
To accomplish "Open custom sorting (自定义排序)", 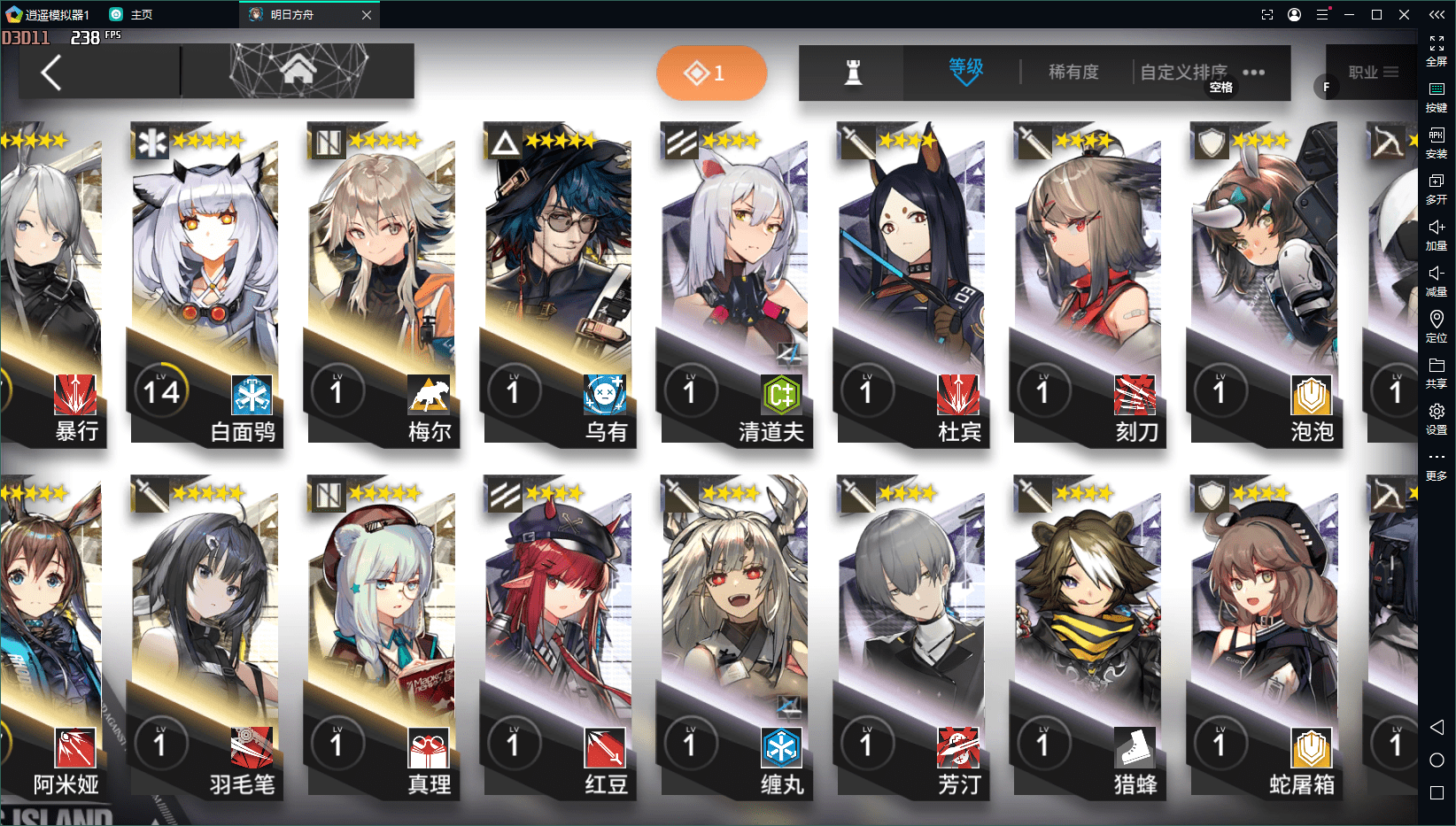I will (x=1183, y=72).
